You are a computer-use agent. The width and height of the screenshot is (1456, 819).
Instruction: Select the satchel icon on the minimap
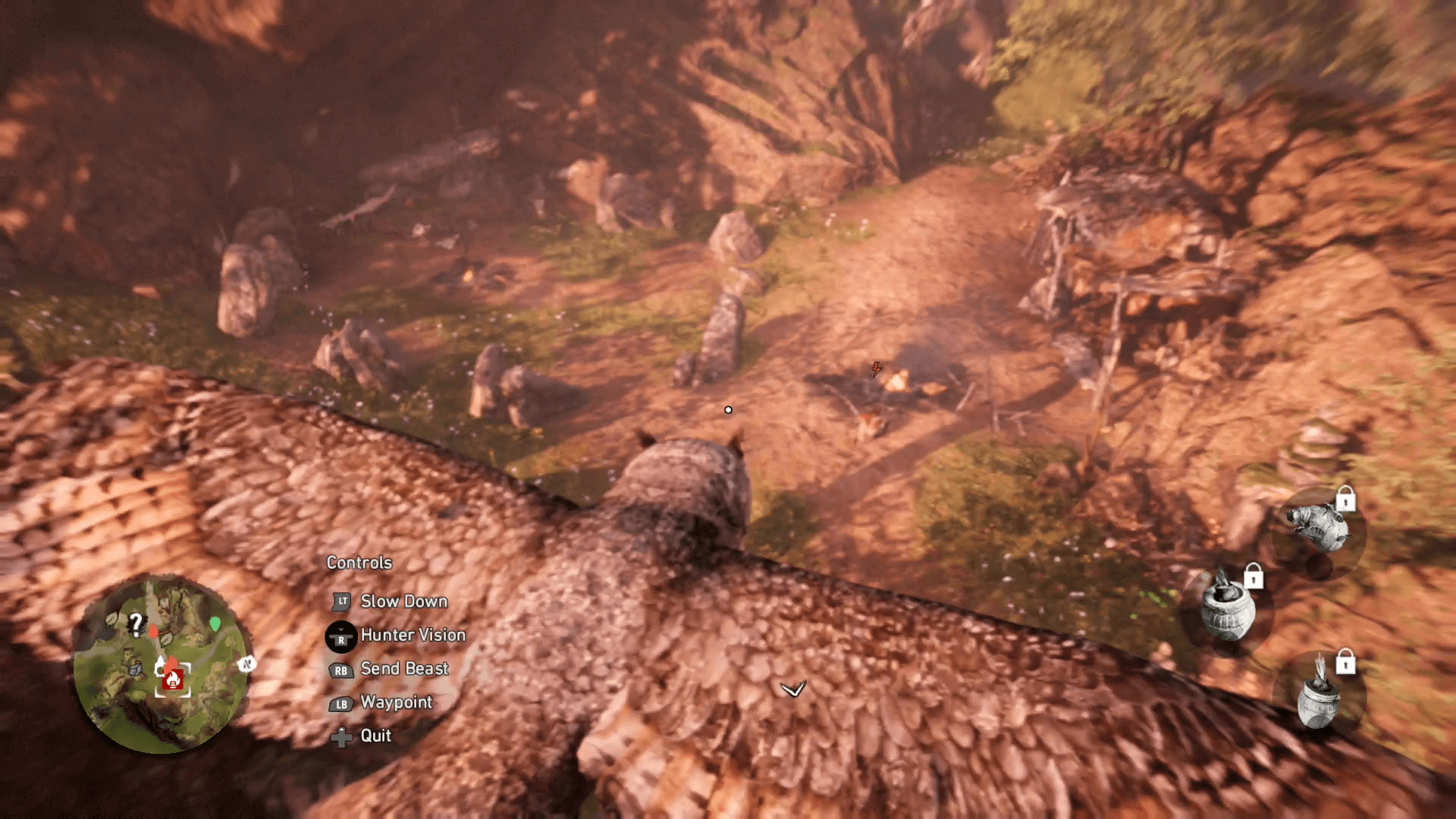(135, 667)
